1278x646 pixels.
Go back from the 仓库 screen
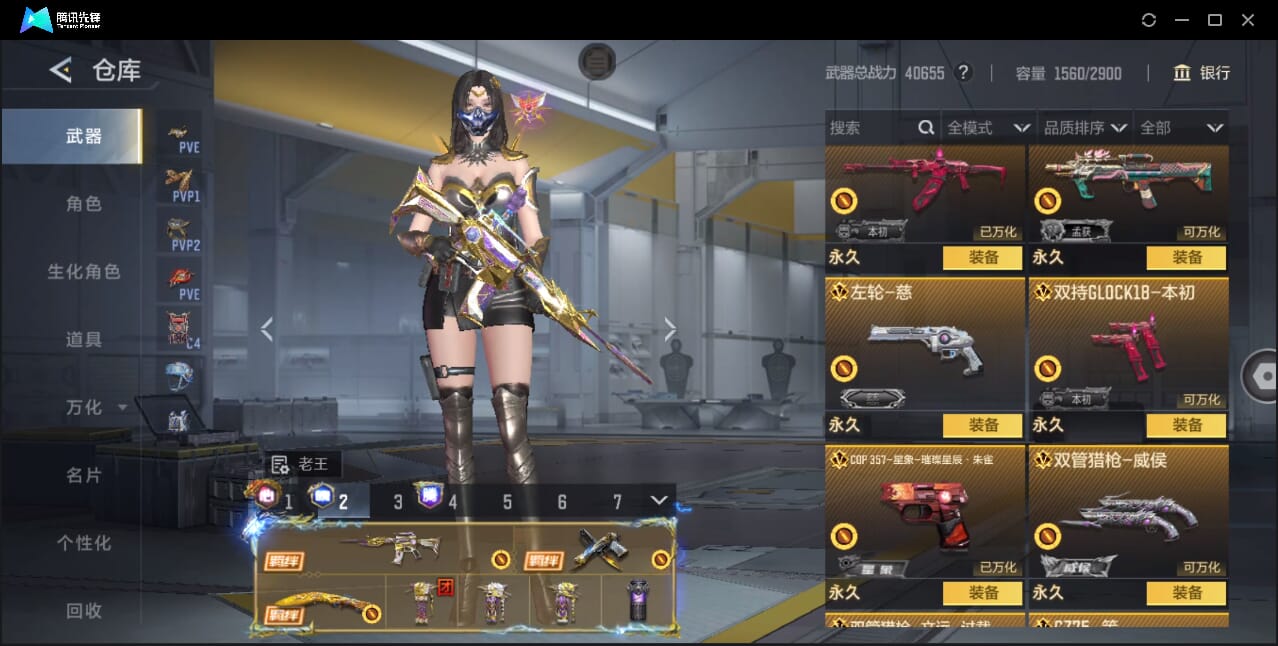pyautogui.click(x=61, y=70)
